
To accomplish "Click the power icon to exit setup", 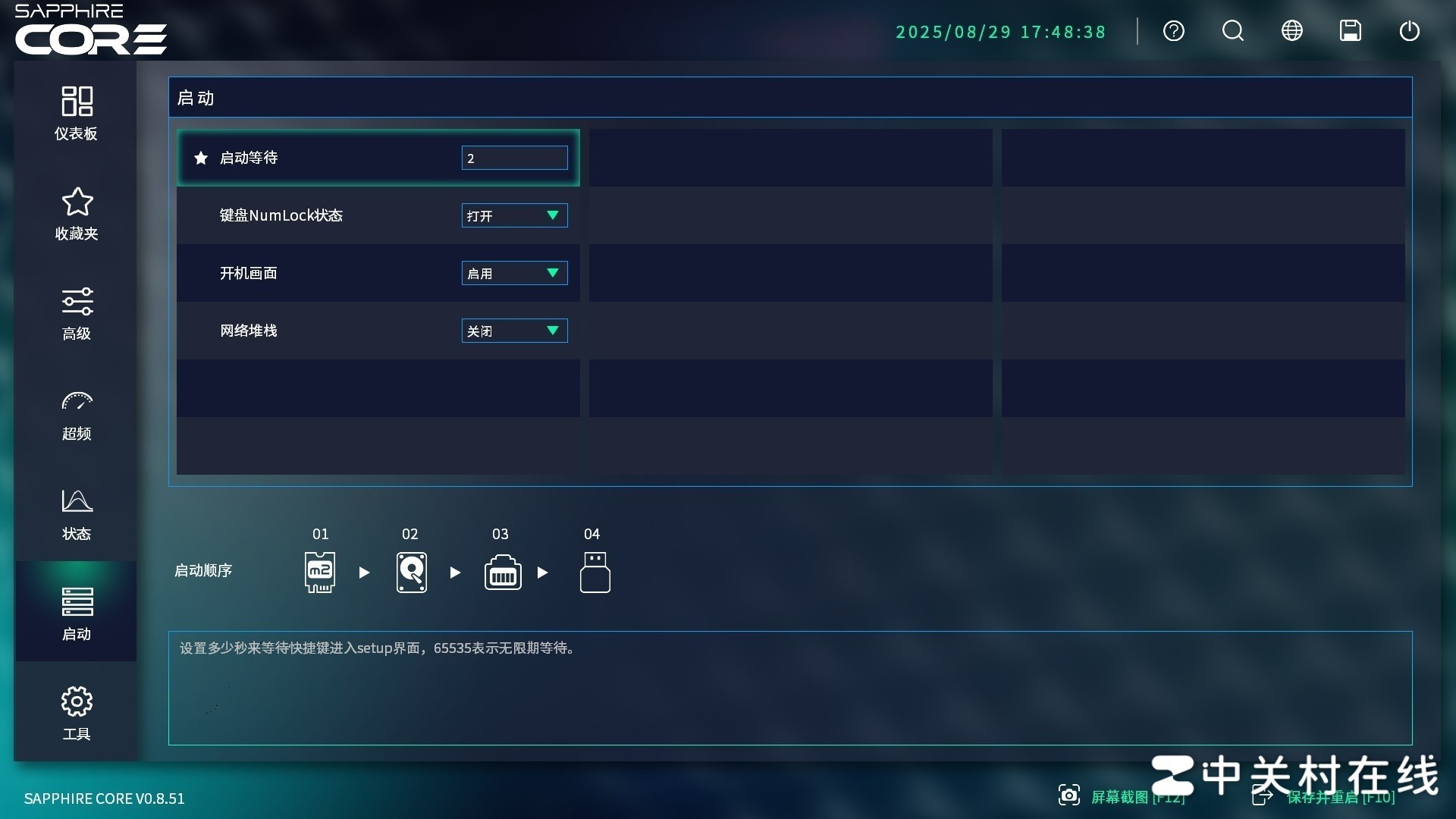I will tap(1410, 31).
